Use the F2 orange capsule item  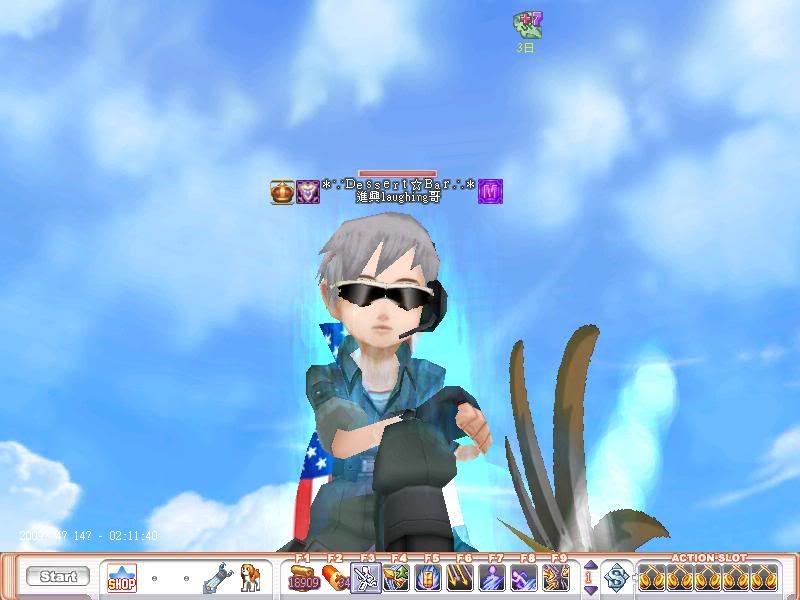tap(334, 577)
